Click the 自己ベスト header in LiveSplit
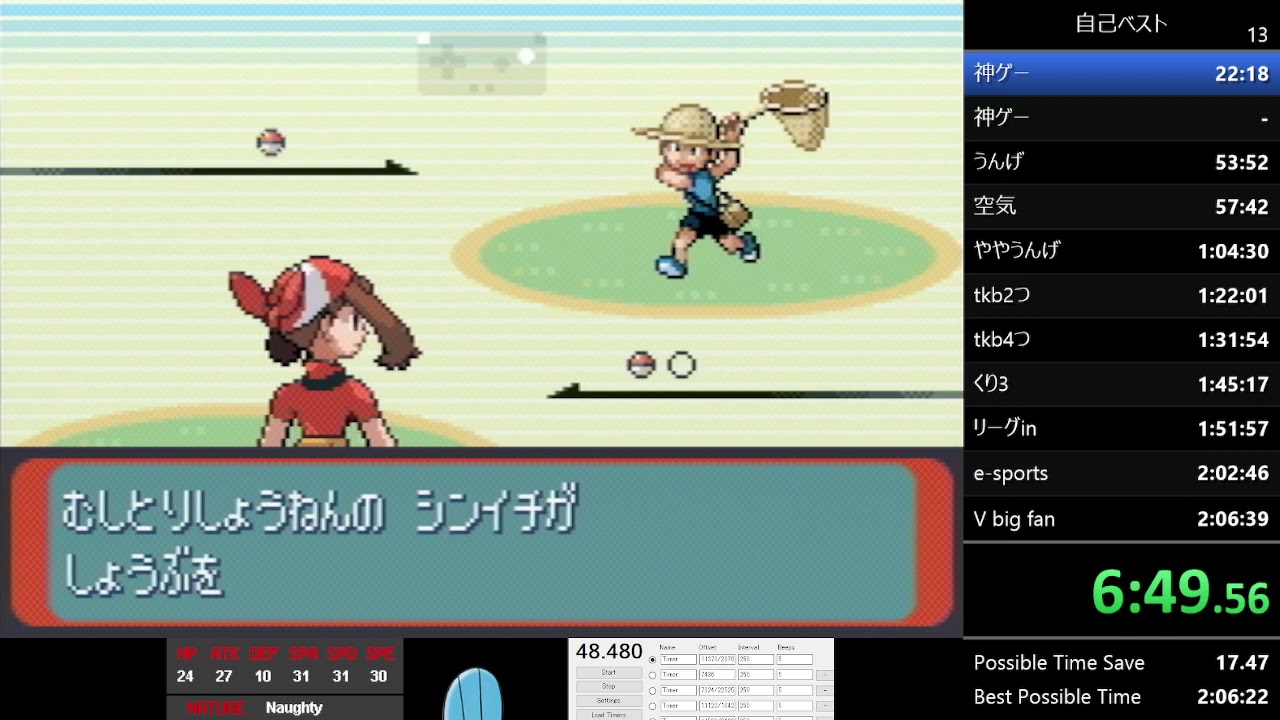Viewport: 1280px width, 720px height. [x=1119, y=23]
